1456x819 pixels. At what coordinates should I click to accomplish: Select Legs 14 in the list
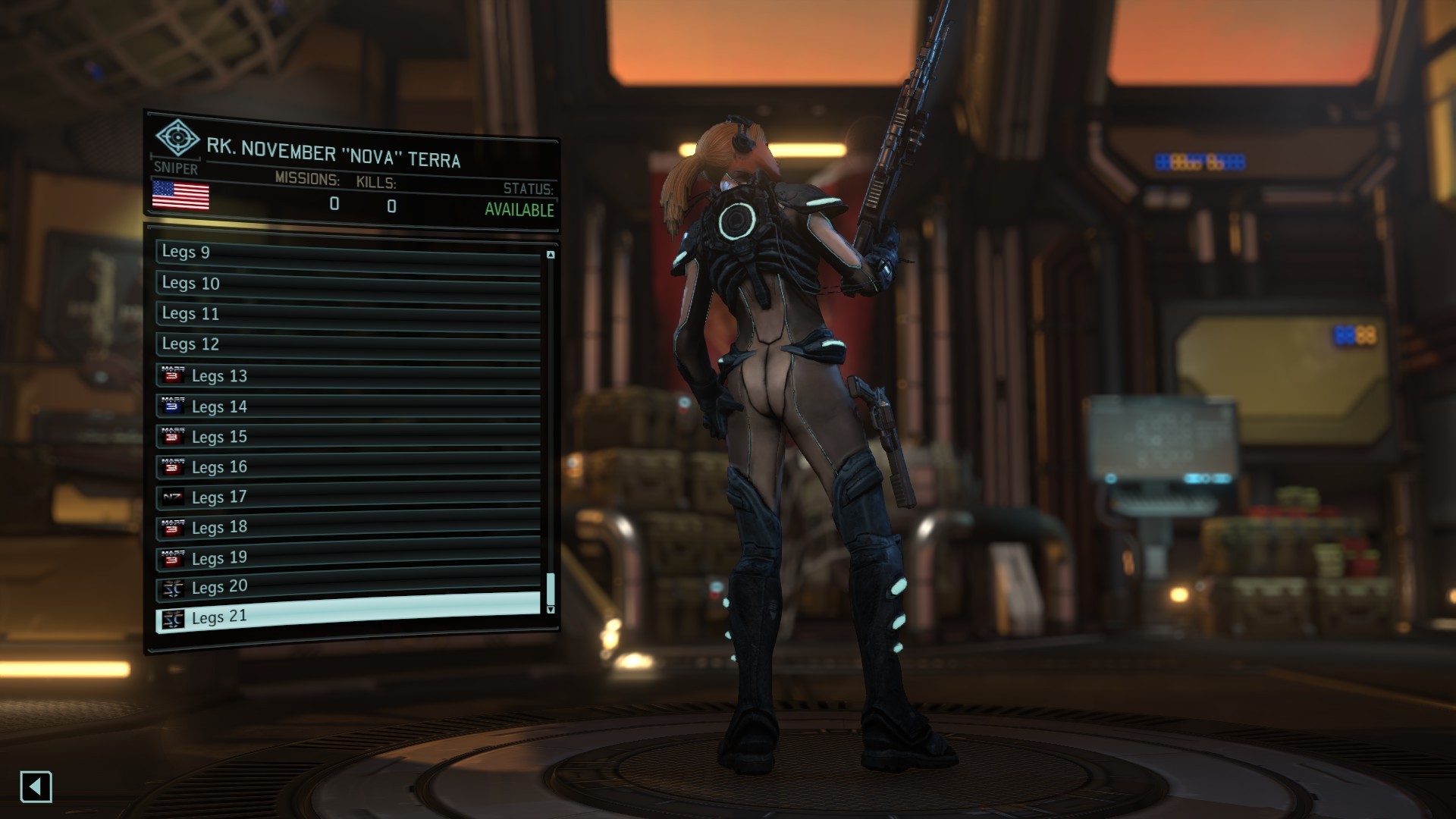[347, 406]
